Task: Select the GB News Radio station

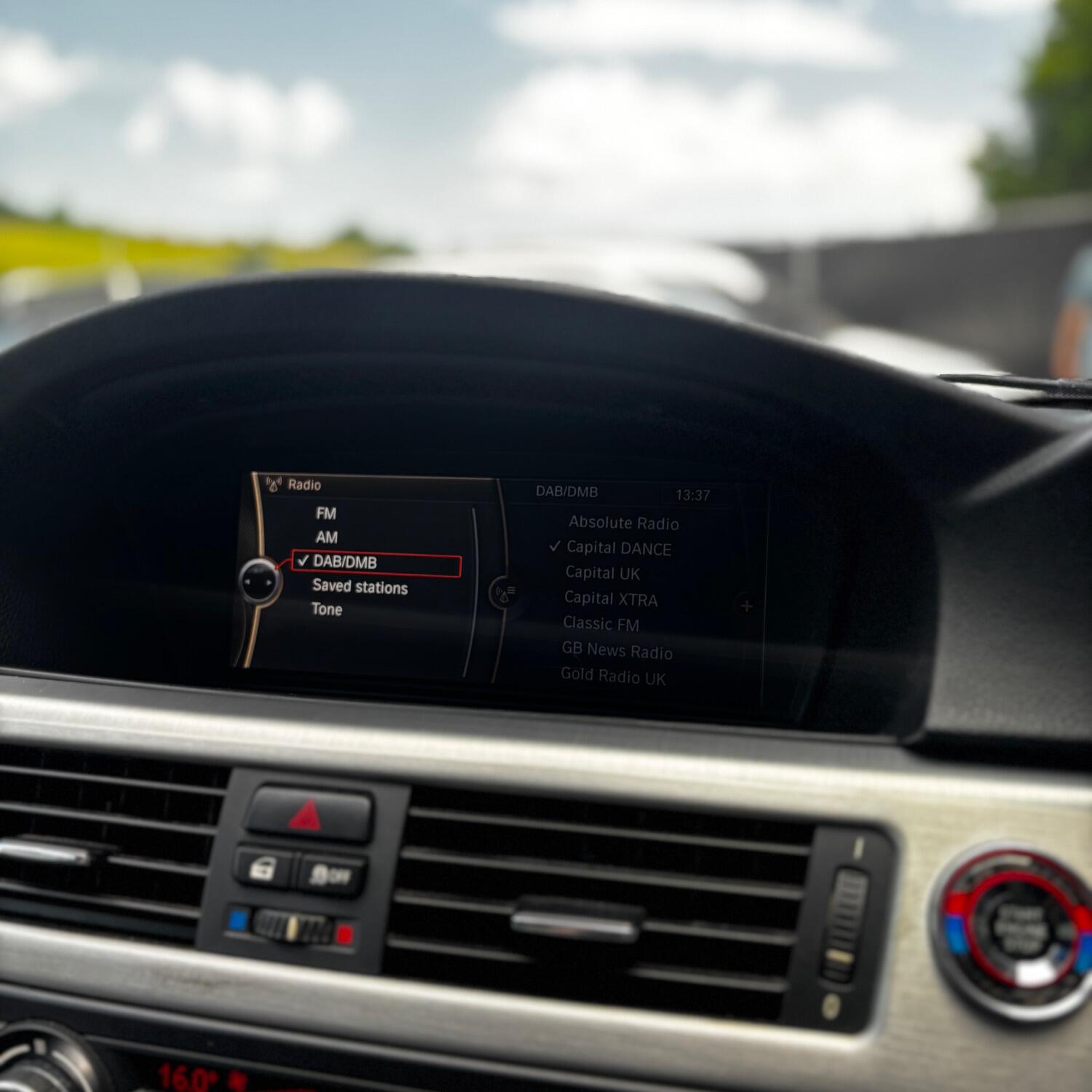Action: click(x=617, y=651)
